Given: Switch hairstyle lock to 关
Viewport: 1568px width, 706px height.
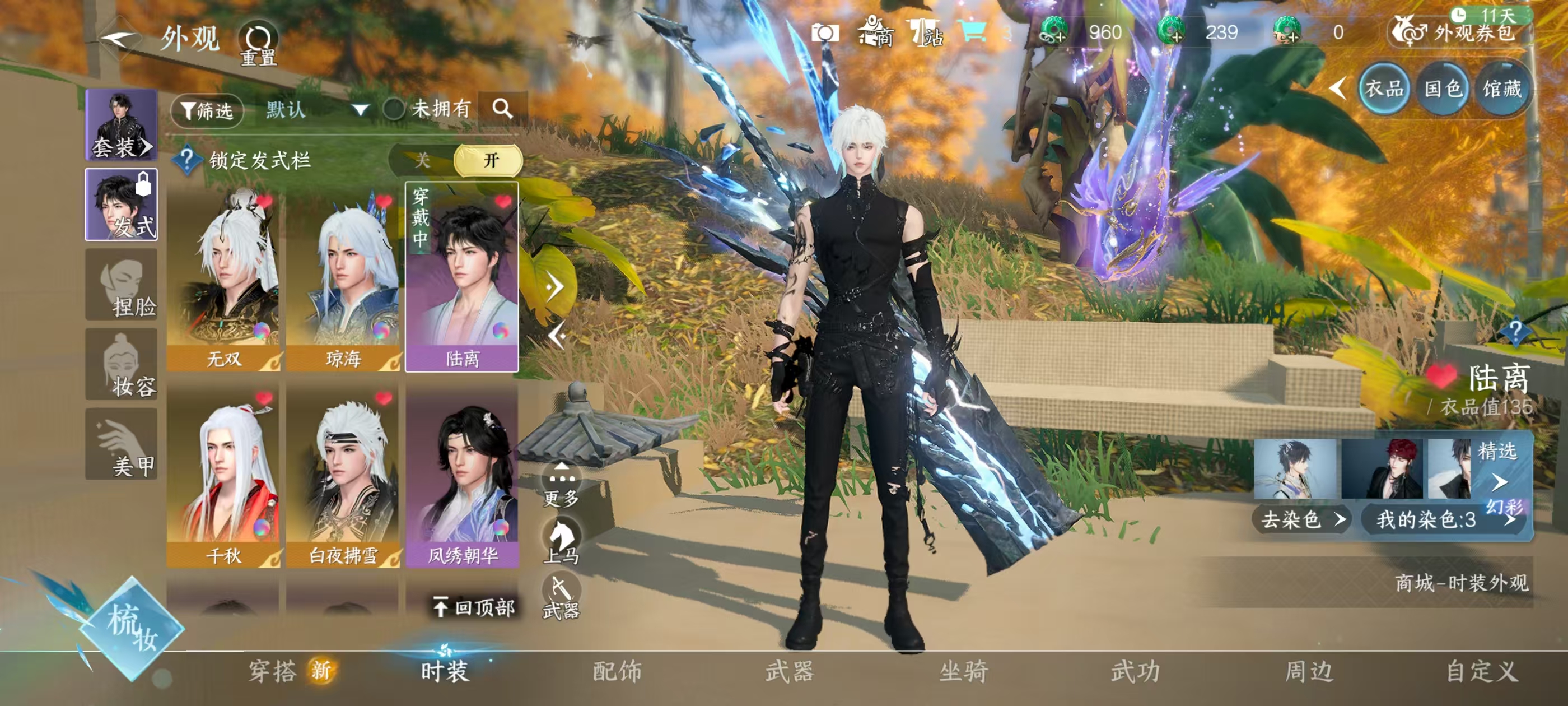Looking at the screenshot, I should [x=422, y=161].
